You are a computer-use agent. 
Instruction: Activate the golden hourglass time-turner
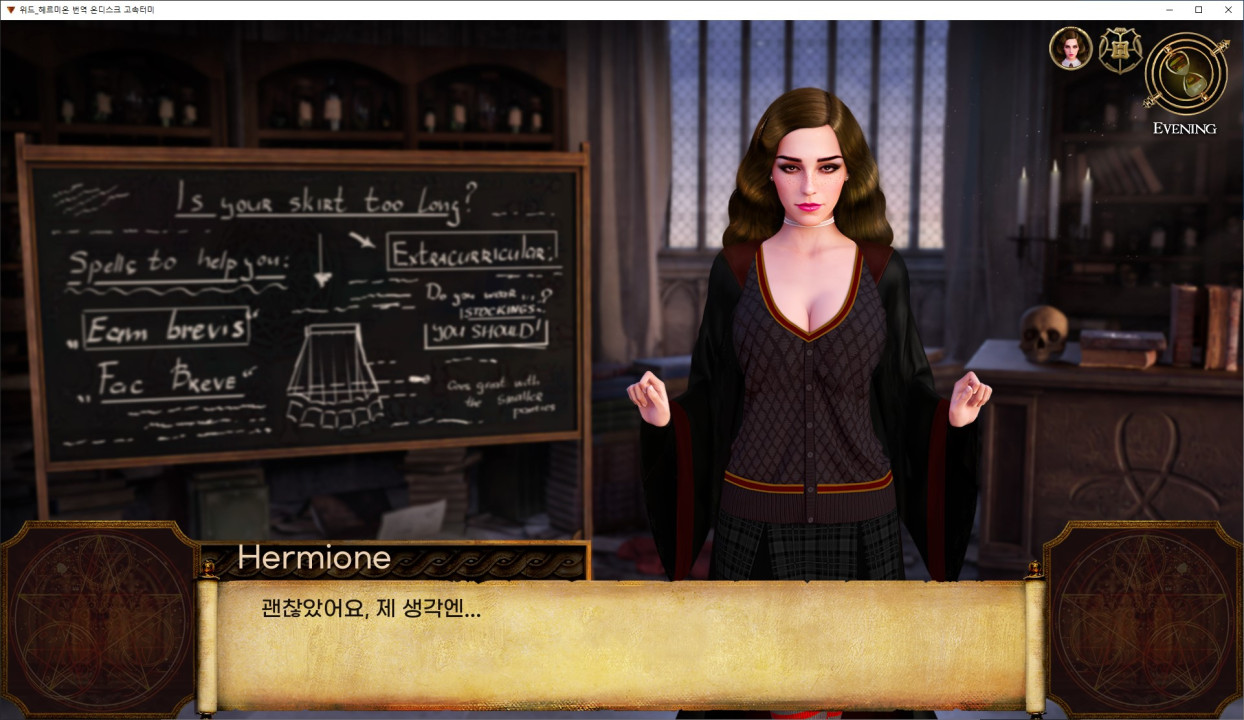pyautogui.click(x=1187, y=73)
